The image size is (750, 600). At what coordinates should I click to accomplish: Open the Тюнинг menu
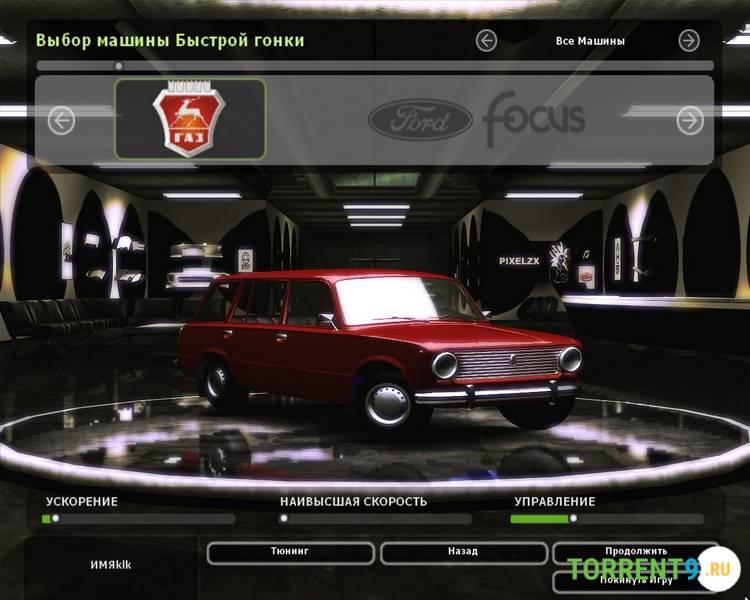click(290, 552)
